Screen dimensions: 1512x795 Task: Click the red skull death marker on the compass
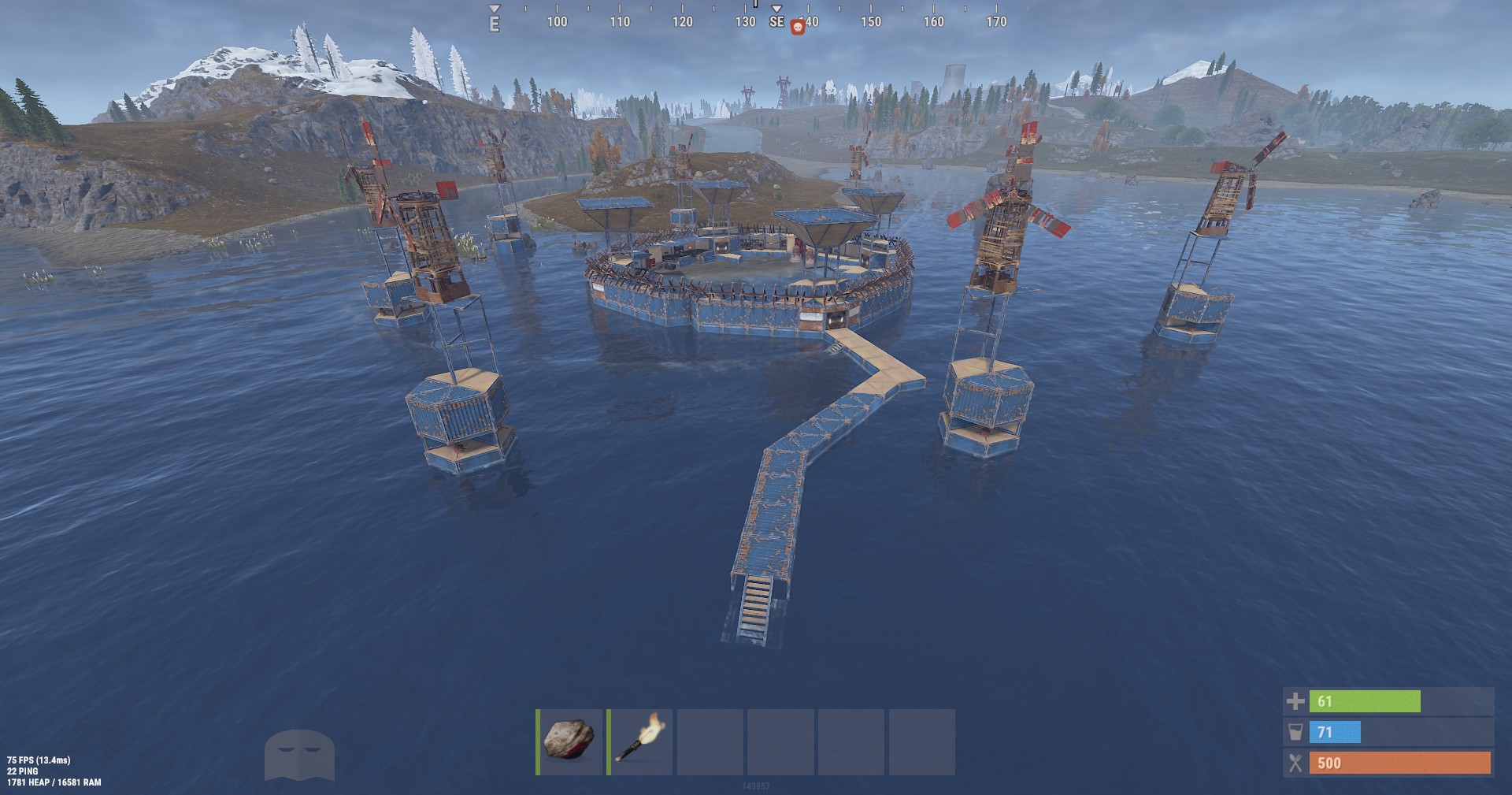tap(798, 24)
